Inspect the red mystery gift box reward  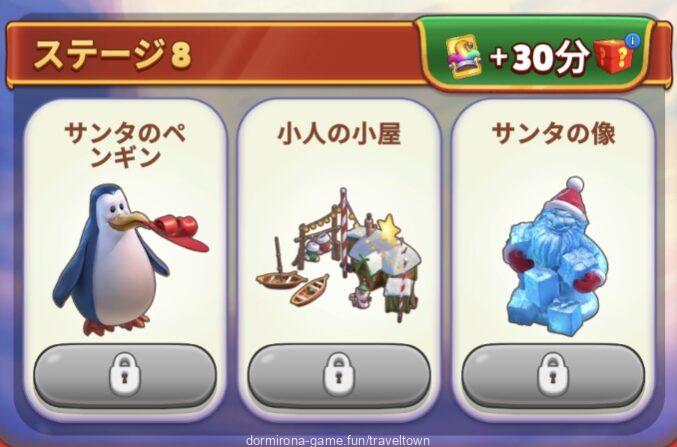coord(614,61)
